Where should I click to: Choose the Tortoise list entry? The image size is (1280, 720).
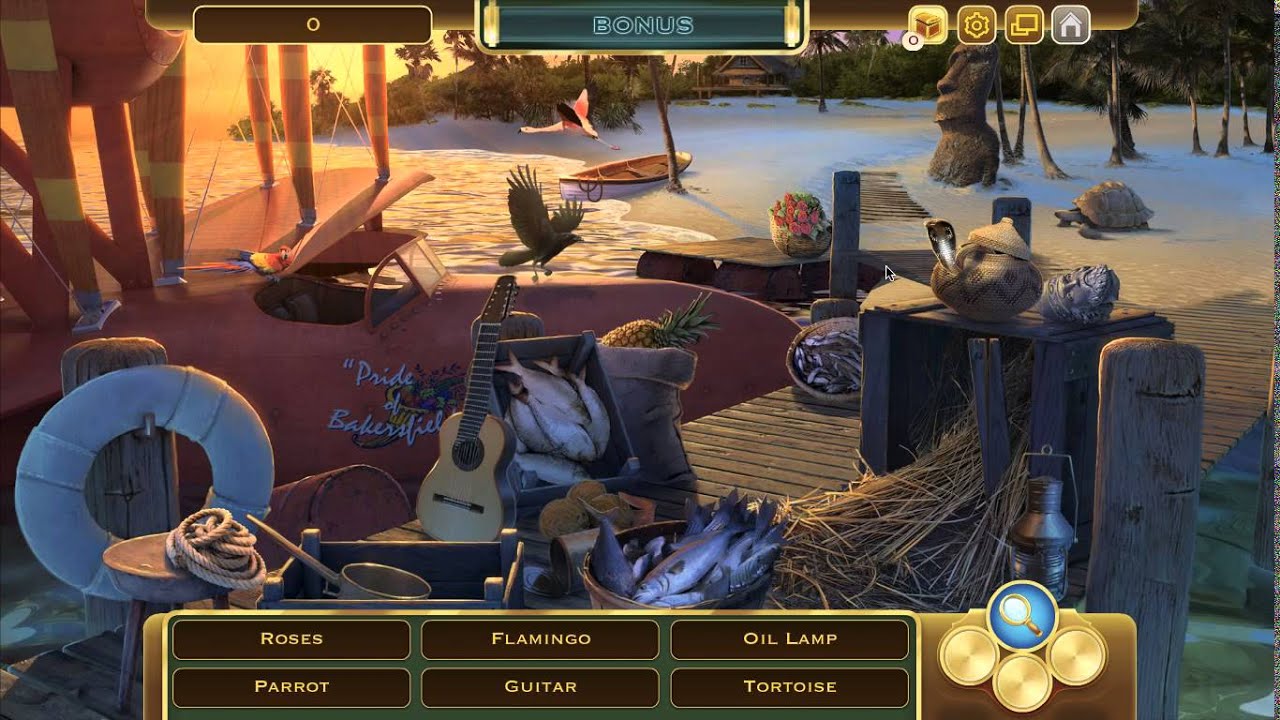click(x=789, y=687)
